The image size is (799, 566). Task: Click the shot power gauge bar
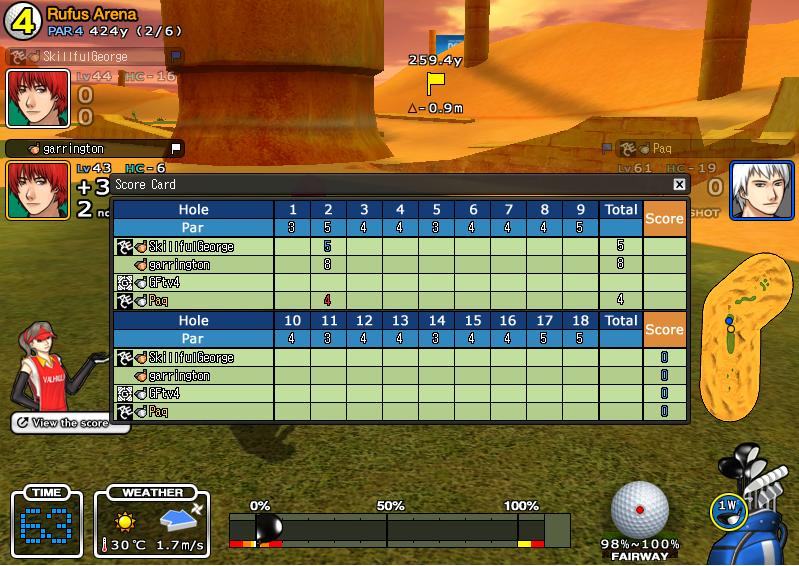click(399, 528)
